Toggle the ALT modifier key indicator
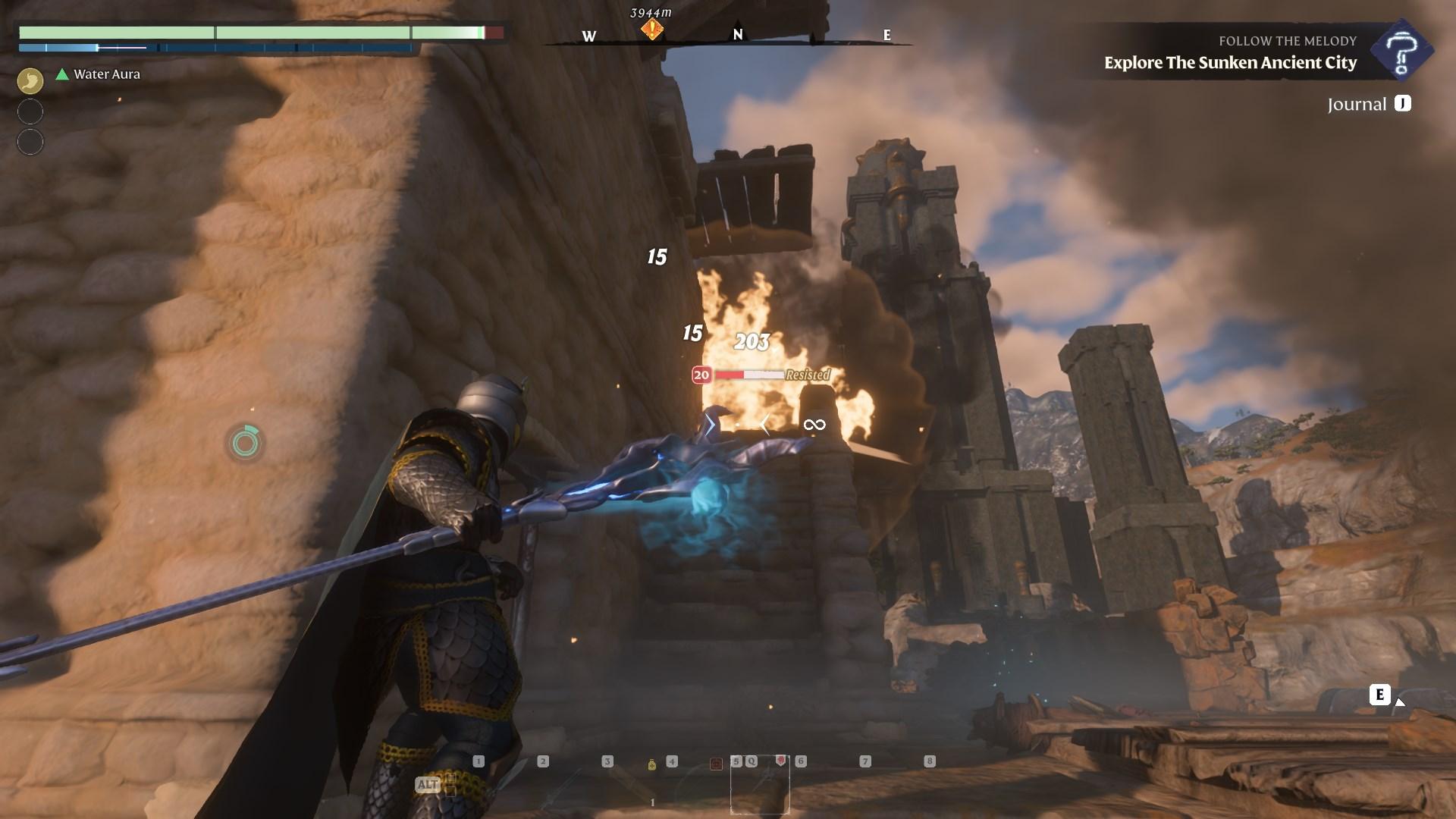 click(x=428, y=783)
